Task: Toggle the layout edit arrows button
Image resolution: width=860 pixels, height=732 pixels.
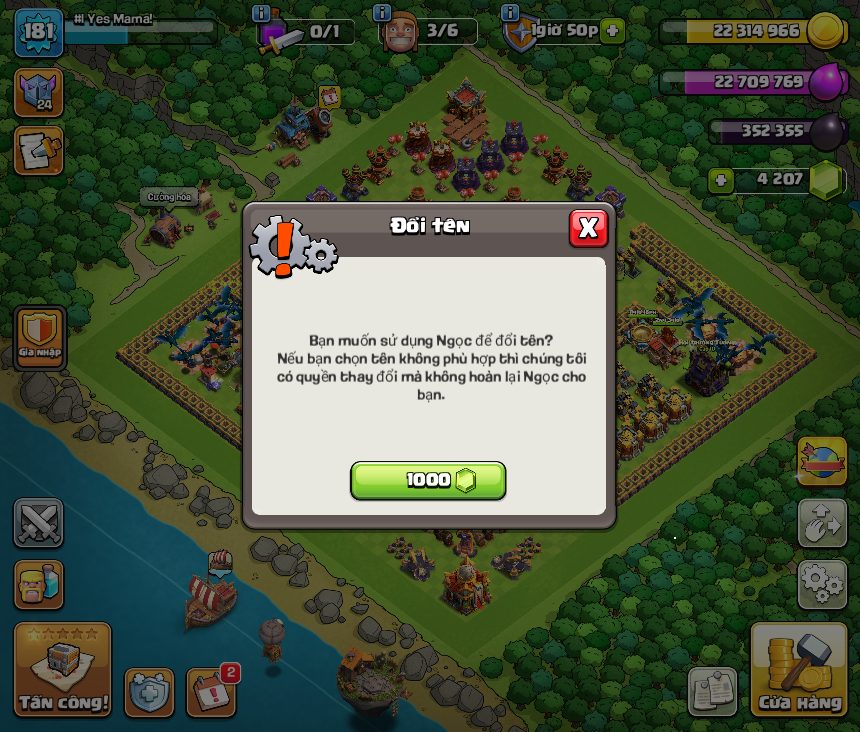Action: coord(822,522)
